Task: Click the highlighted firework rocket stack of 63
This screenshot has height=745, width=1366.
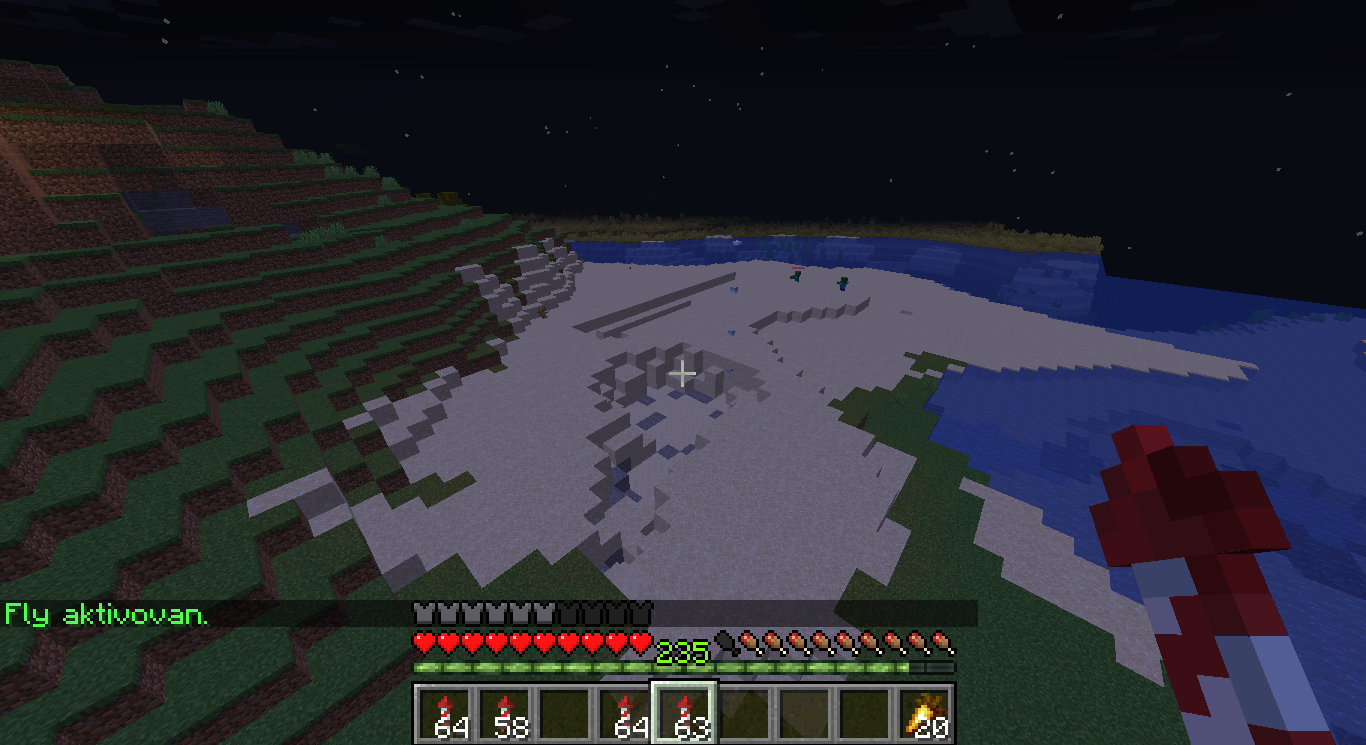Action: point(685,713)
